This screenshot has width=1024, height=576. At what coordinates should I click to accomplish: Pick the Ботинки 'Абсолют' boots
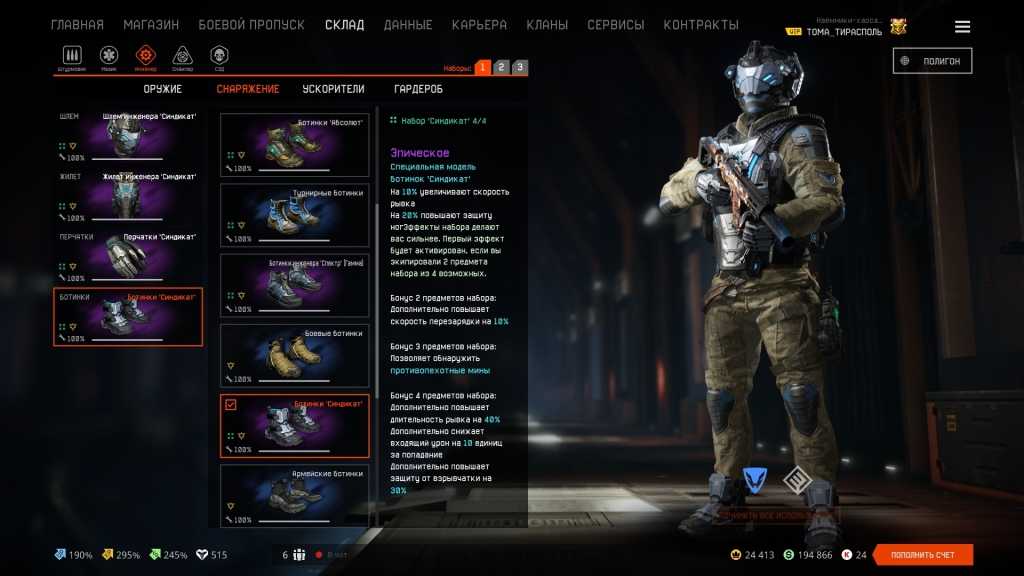pos(294,145)
